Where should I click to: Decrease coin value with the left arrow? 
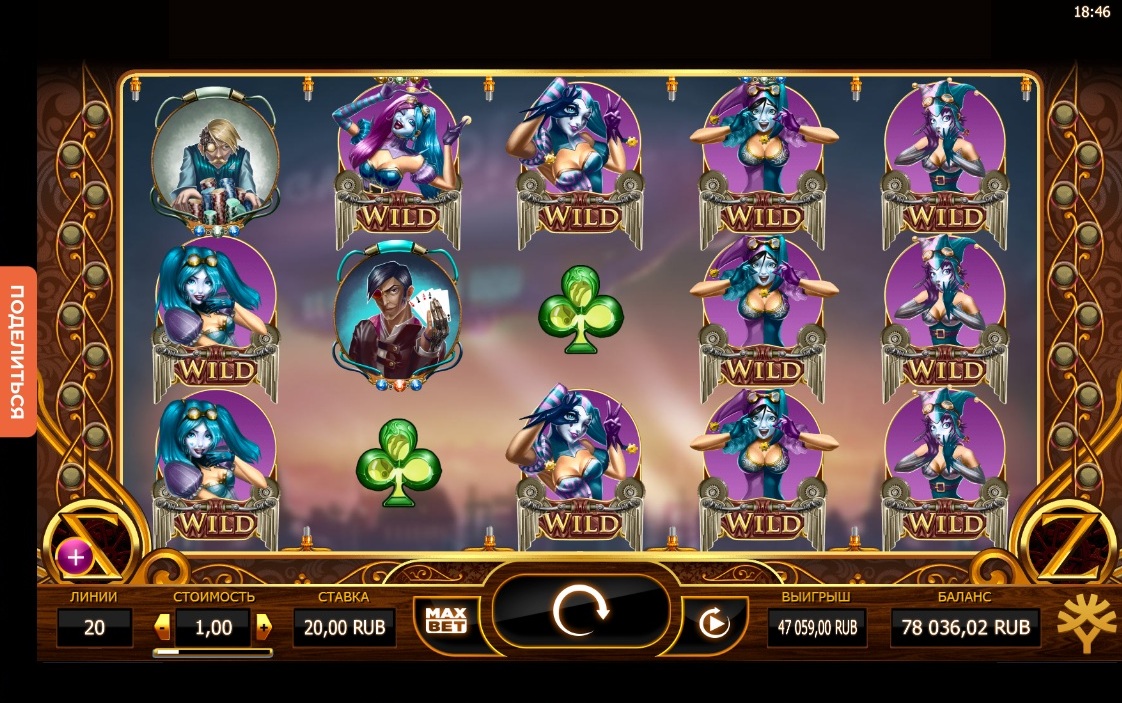click(162, 627)
